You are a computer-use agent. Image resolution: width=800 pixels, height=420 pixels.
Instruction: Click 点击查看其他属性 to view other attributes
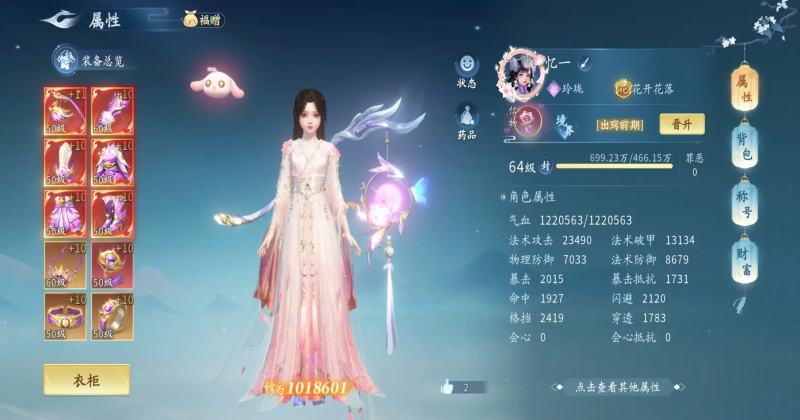click(617, 387)
